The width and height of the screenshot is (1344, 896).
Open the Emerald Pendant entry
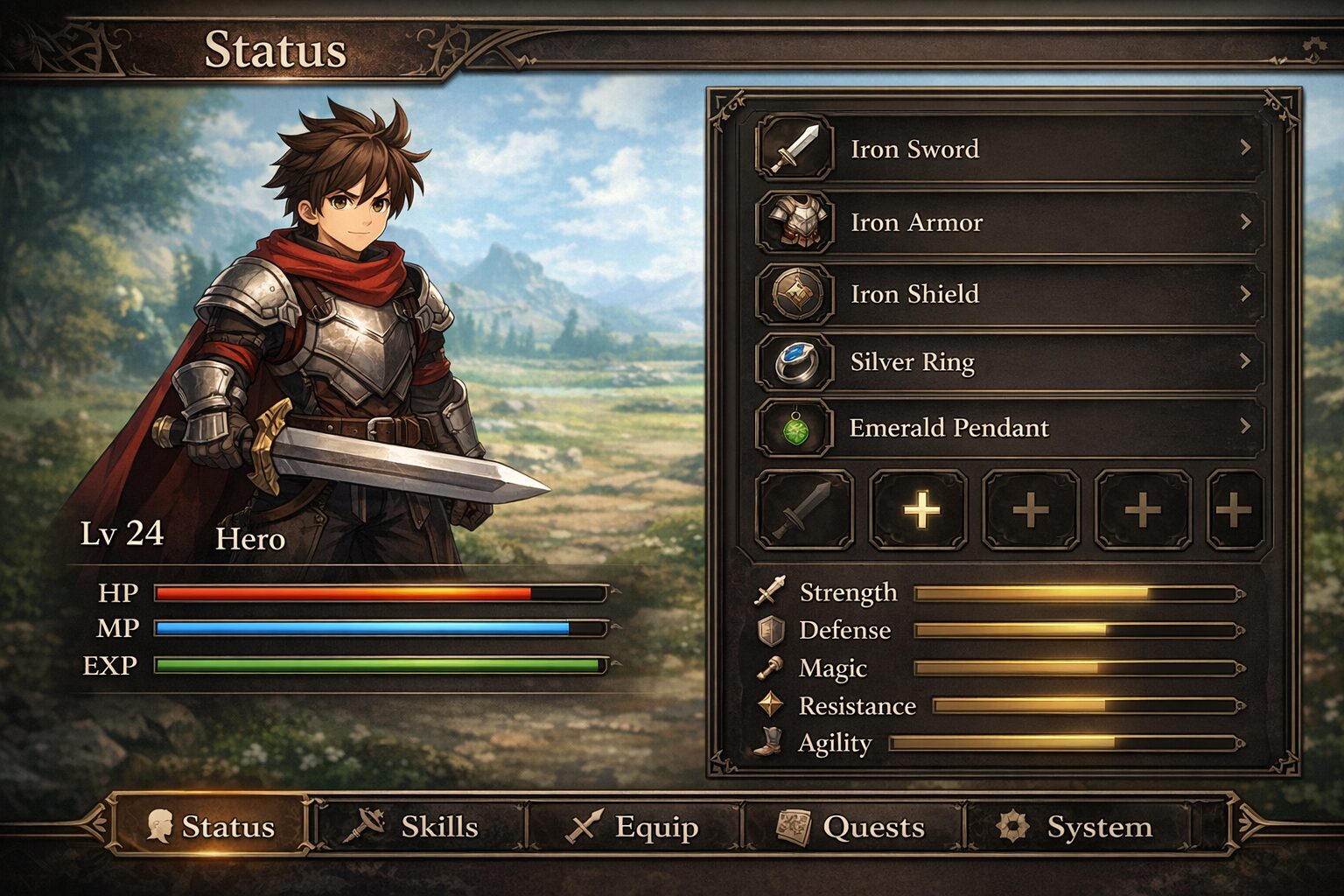(1006, 428)
